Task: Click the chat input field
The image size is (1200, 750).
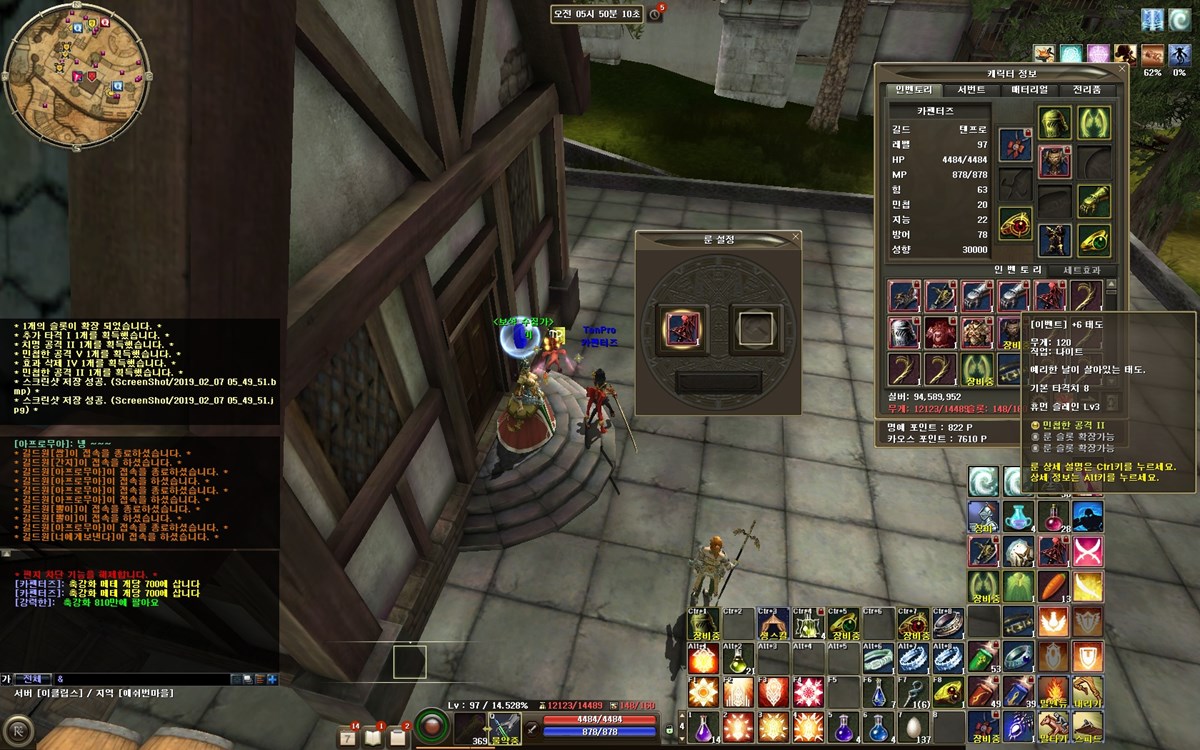Action: 140,679
